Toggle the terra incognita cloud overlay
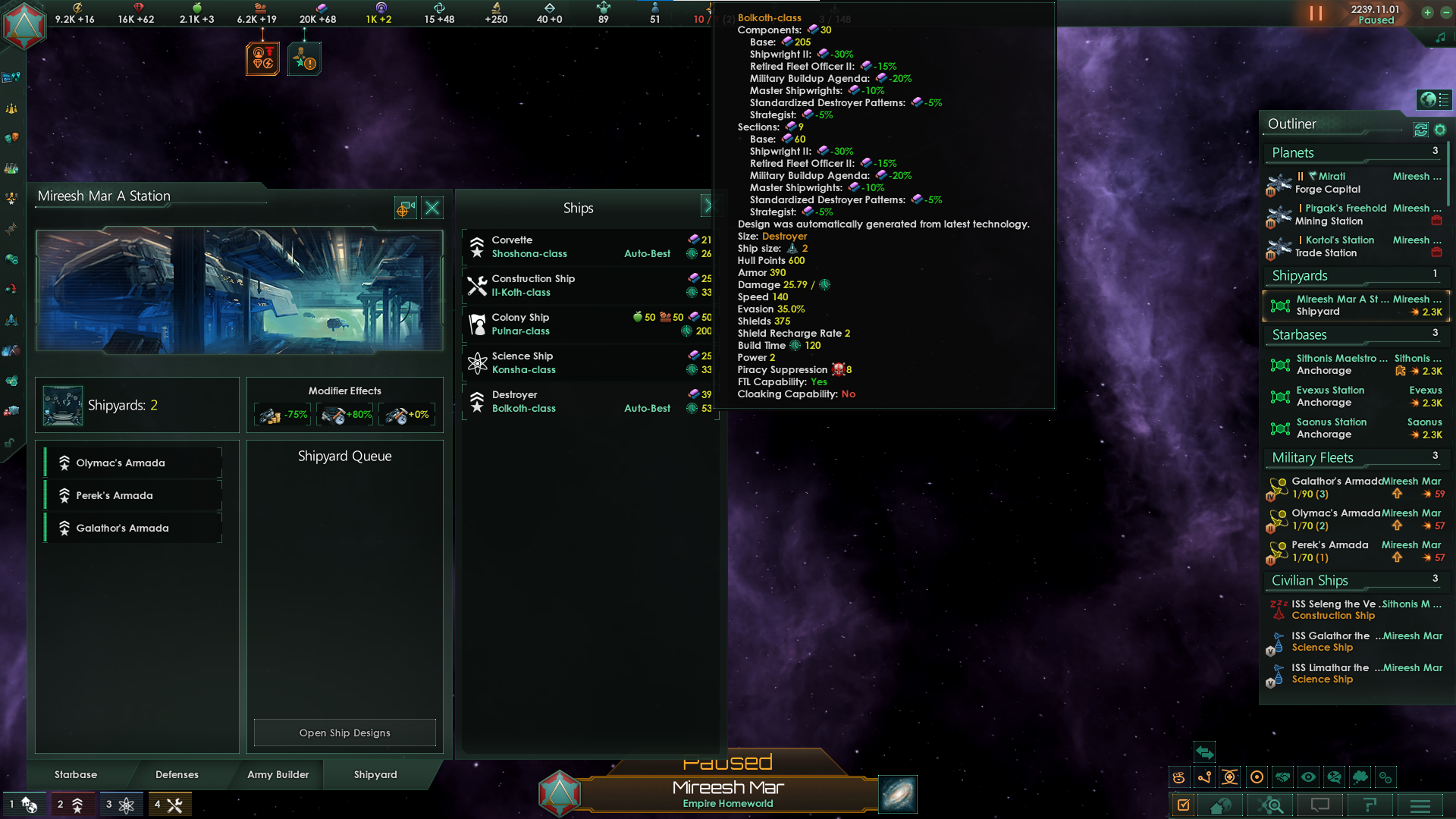Screen dimensions: 1456x819 pos(1360,777)
